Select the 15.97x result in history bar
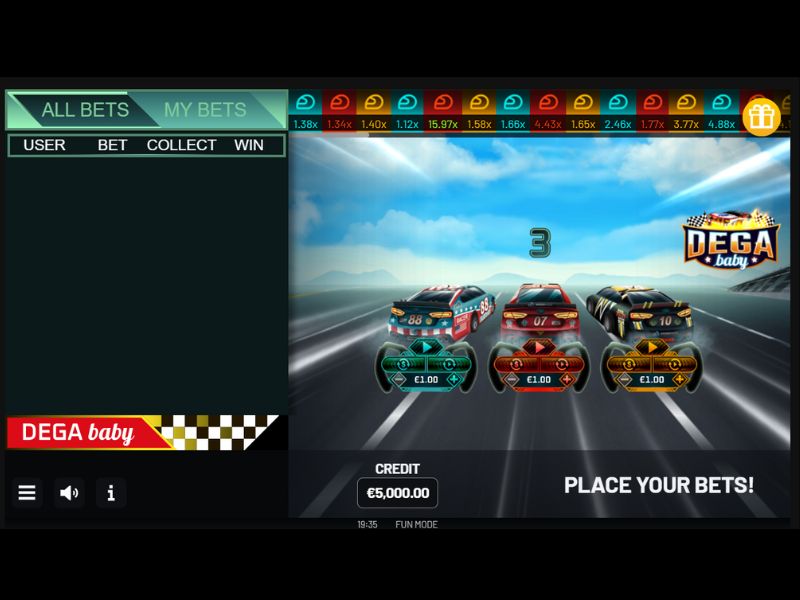Screen dimensions: 800x600 (443, 124)
